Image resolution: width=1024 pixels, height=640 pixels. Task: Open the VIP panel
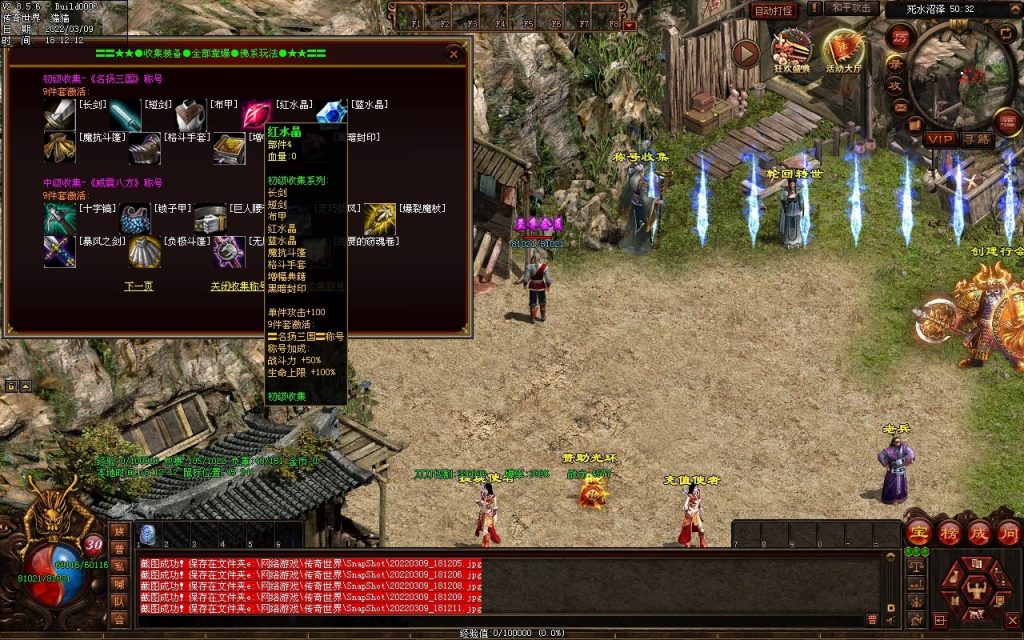click(x=939, y=138)
